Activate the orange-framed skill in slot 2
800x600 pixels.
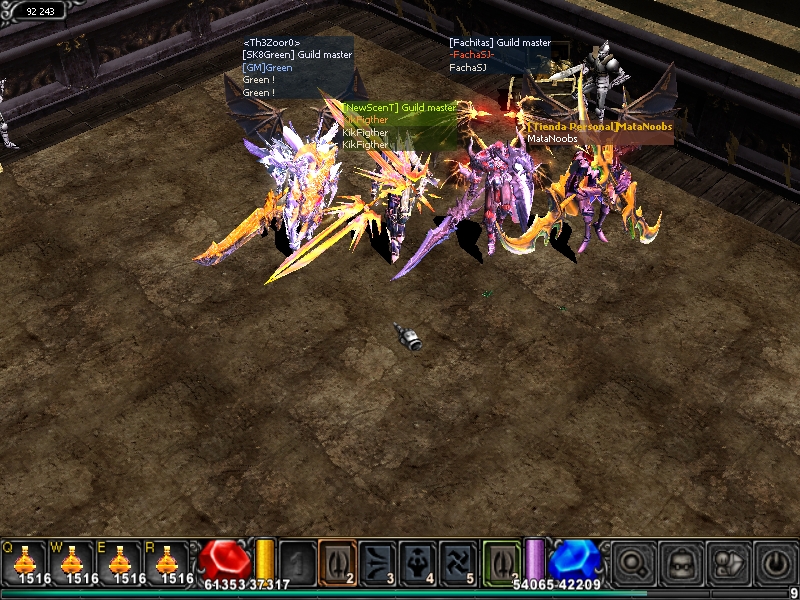[x=338, y=562]
